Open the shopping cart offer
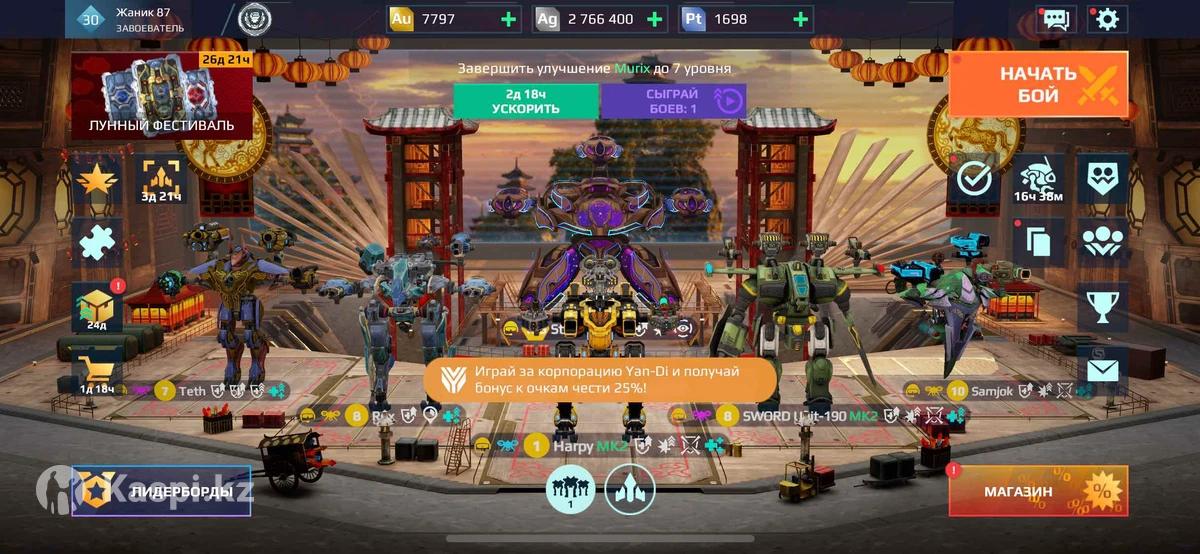The width and height of the screenshot is (1200, 554). coord(98,370)
